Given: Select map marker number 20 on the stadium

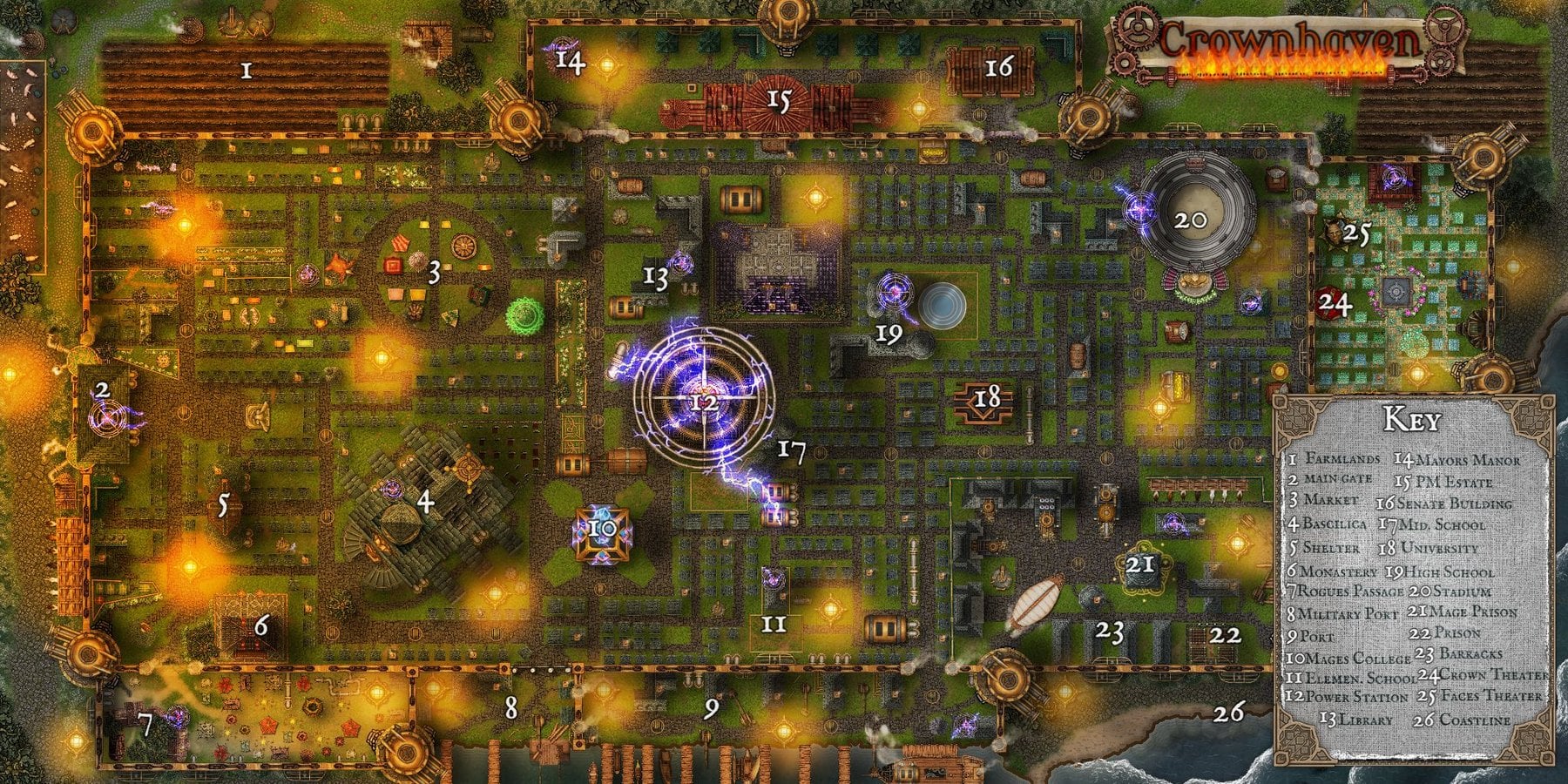Looking at the screenshot, I should coord(1190,220).
